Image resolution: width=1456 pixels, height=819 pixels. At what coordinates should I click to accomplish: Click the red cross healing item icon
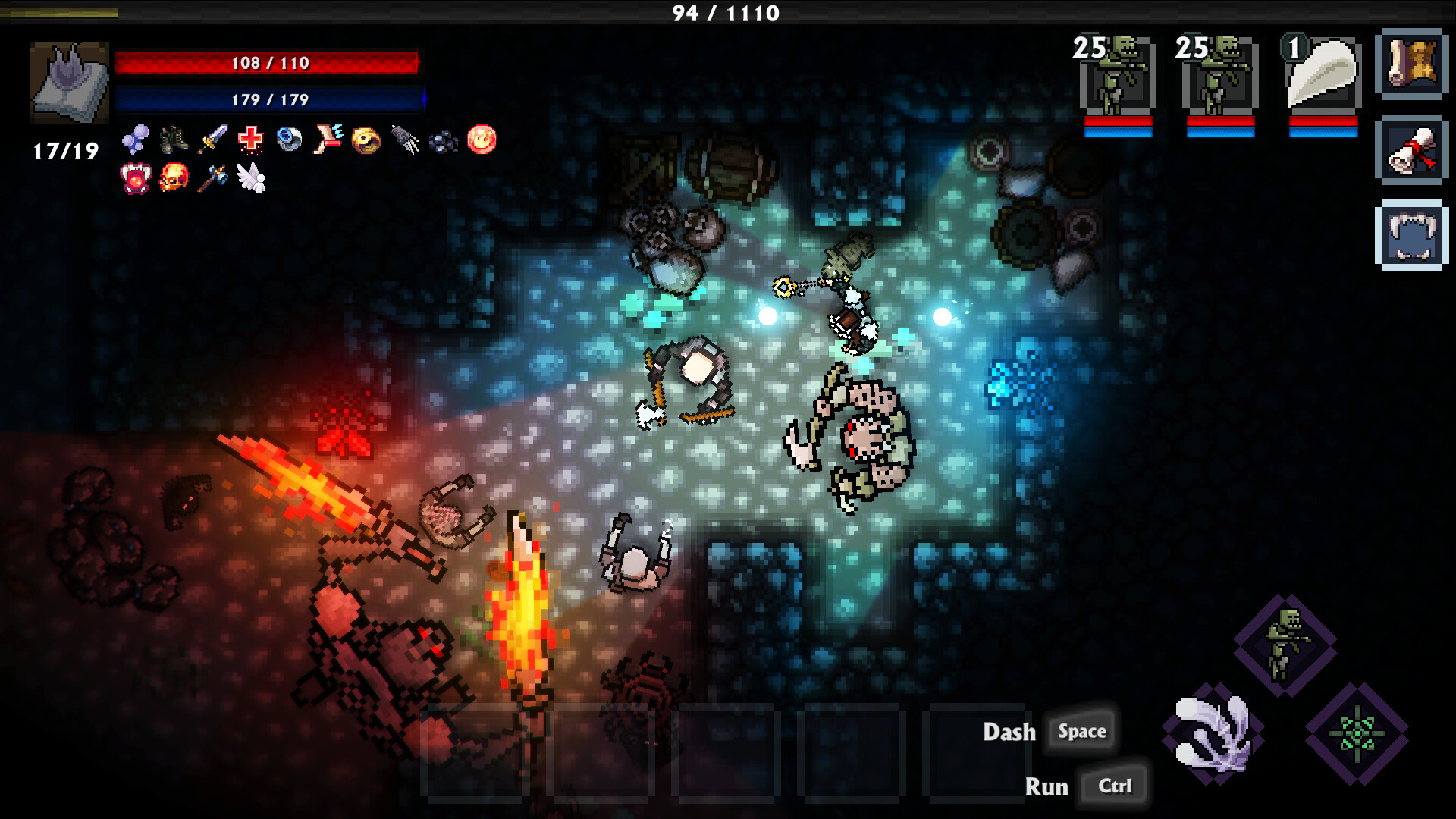(250, 140)
